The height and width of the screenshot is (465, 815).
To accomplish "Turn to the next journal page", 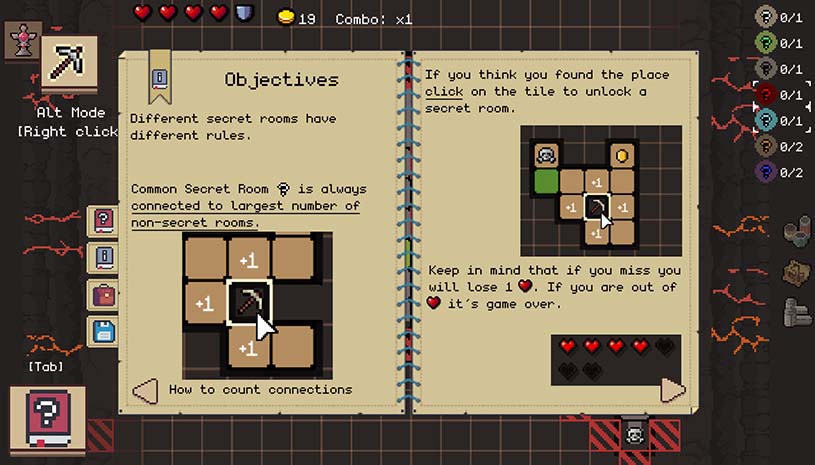I will (673, 390).
